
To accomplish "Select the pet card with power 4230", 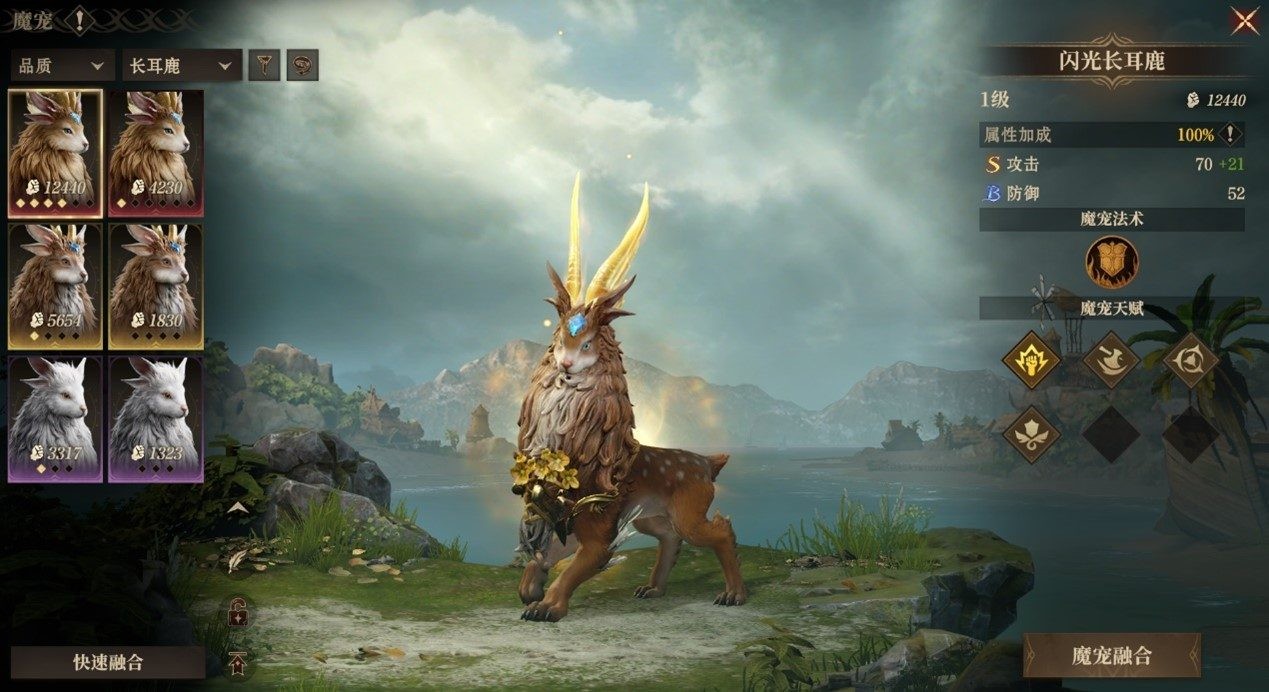I will tap(155, 153).
